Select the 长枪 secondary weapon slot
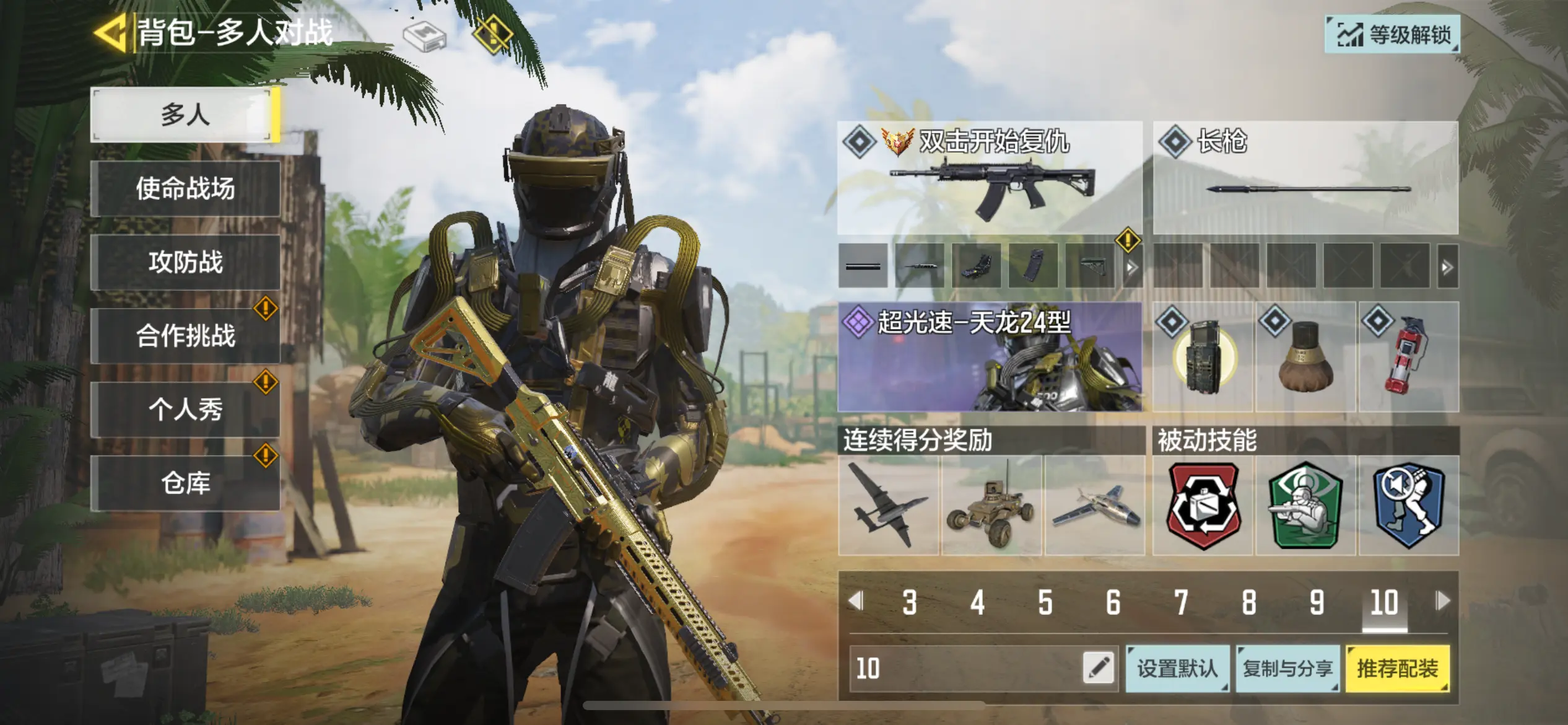Screen dimensions: 1568x725 [x=1305, y=178]
